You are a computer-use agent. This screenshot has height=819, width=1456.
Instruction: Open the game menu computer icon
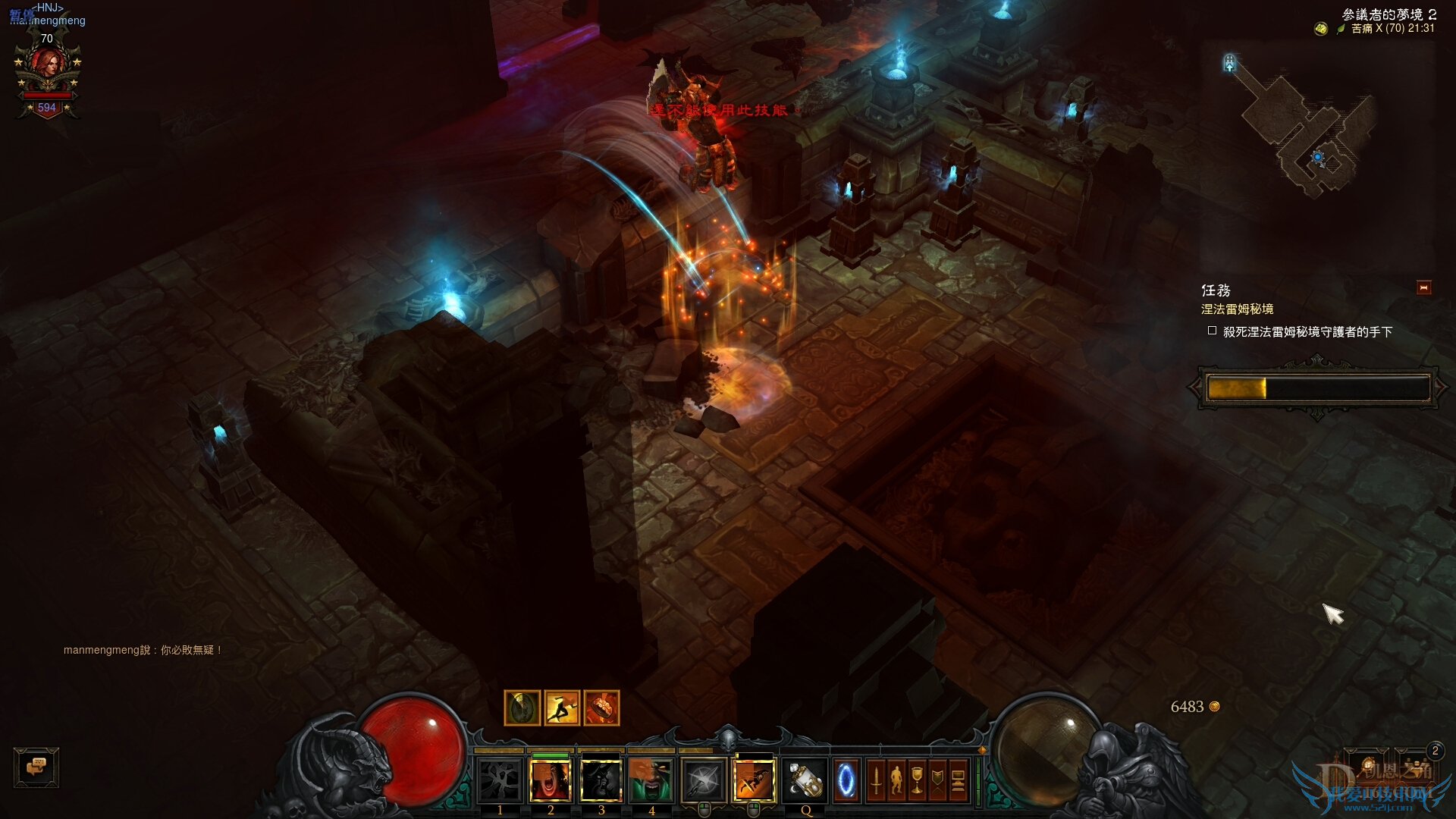[958, 781]
